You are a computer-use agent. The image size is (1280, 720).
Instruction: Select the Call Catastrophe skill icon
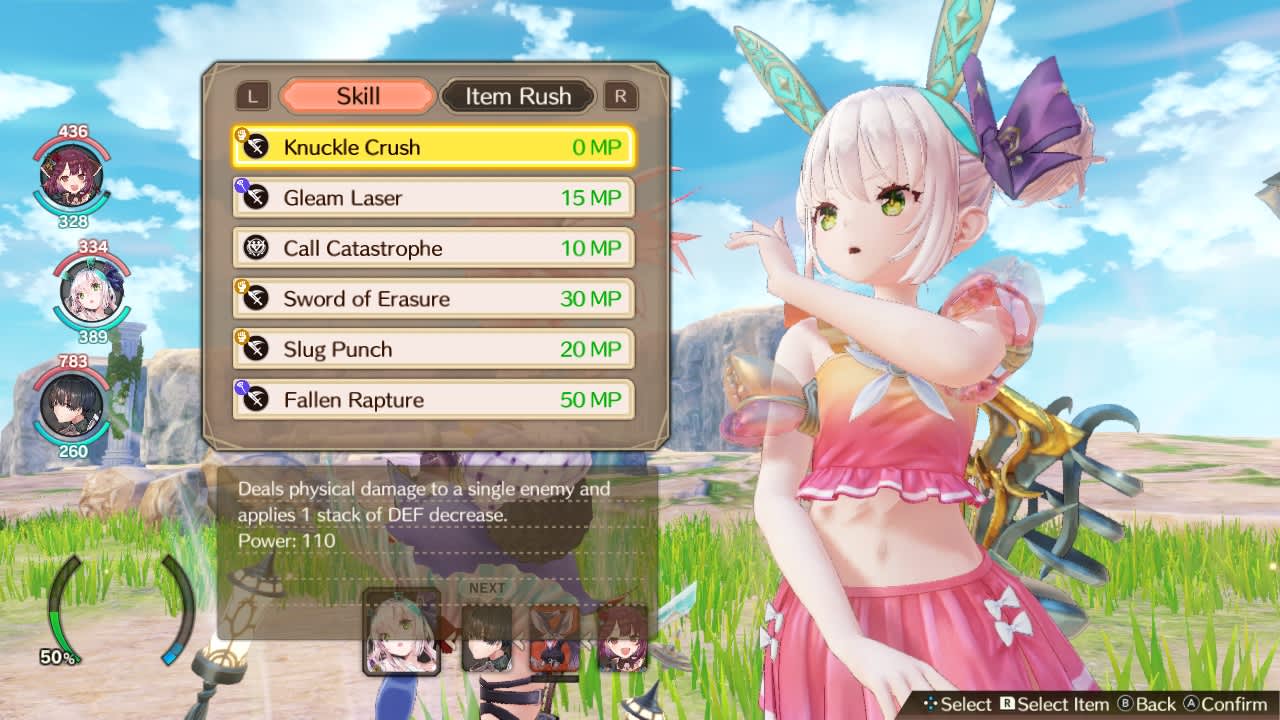pyautogui.click(x=253, y=248)
